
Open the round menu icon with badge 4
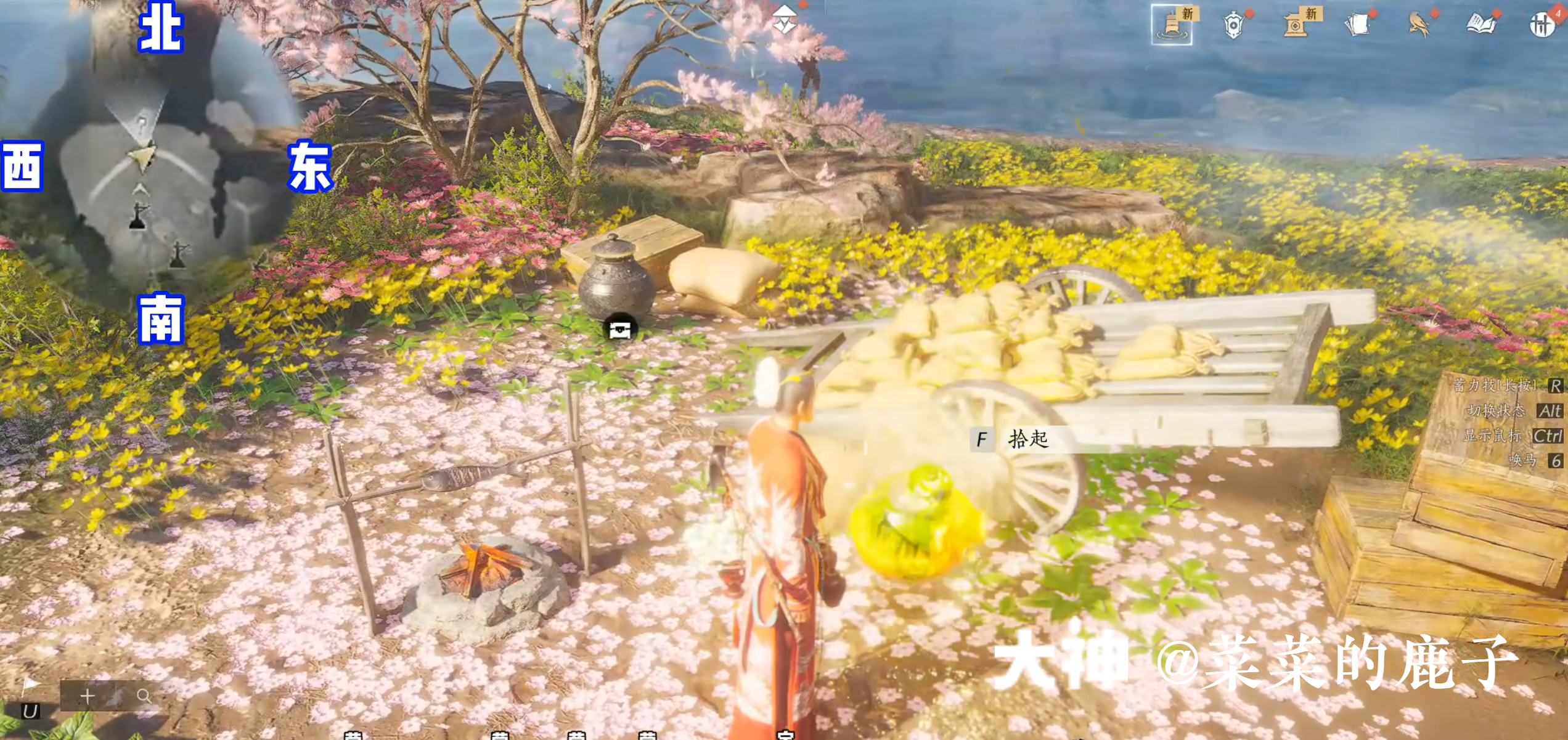(1541, 25)
